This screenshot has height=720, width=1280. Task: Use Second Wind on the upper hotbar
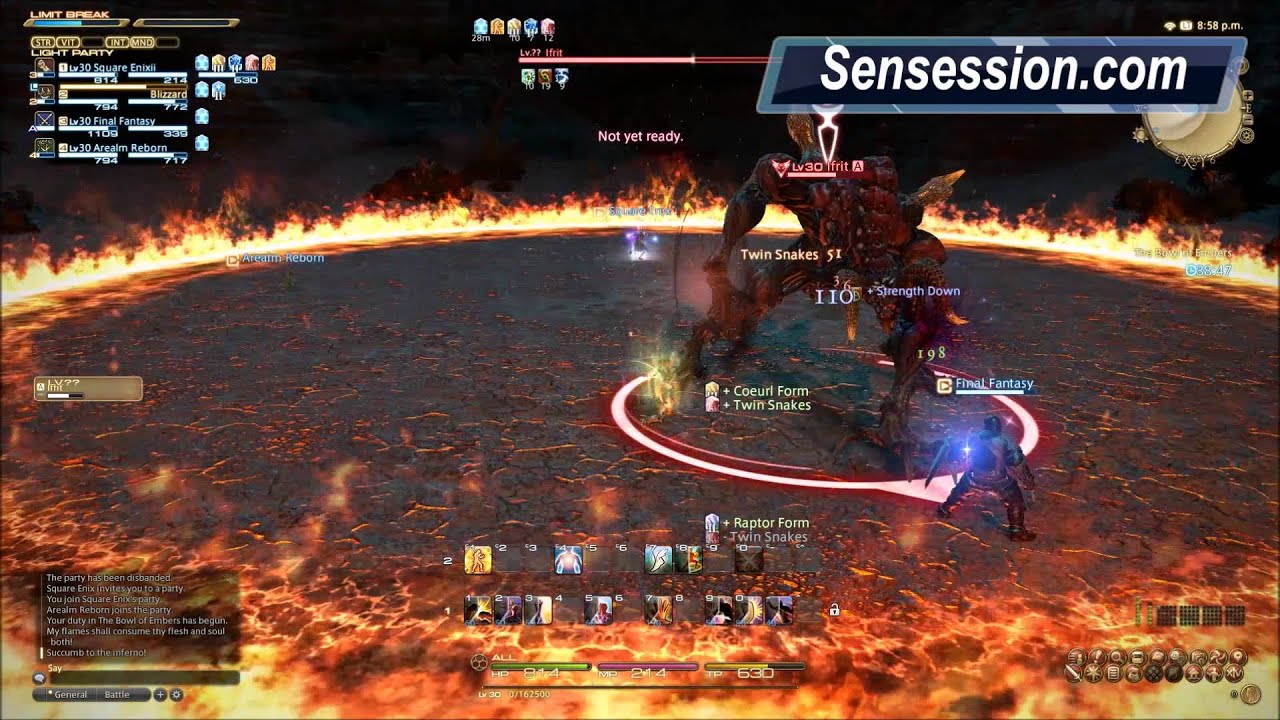pyautogui.click(x=568, y=560)
